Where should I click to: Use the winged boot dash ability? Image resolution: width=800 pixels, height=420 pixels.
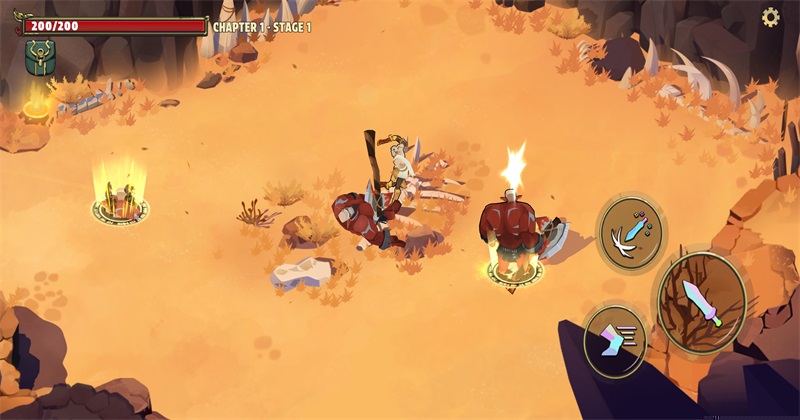pyautogui.click(x=614, y=340)
